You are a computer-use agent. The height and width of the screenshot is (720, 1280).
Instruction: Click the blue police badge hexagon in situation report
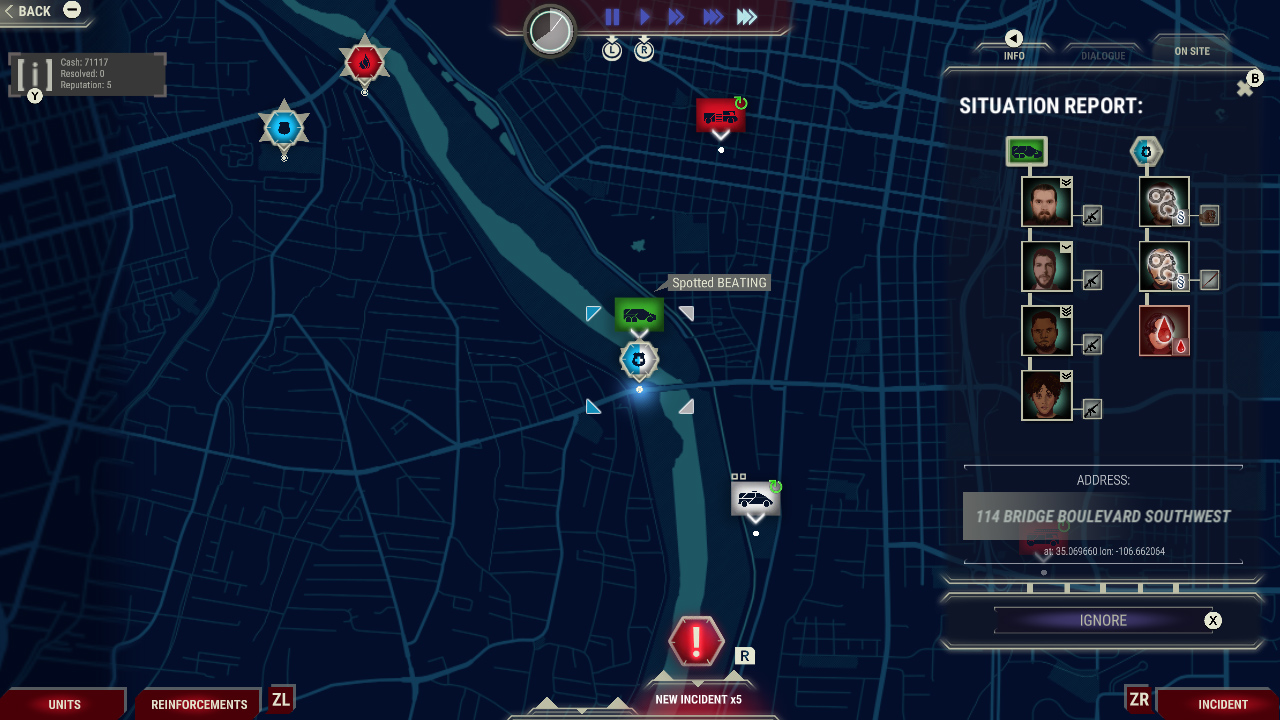[x=1146, y=151]
